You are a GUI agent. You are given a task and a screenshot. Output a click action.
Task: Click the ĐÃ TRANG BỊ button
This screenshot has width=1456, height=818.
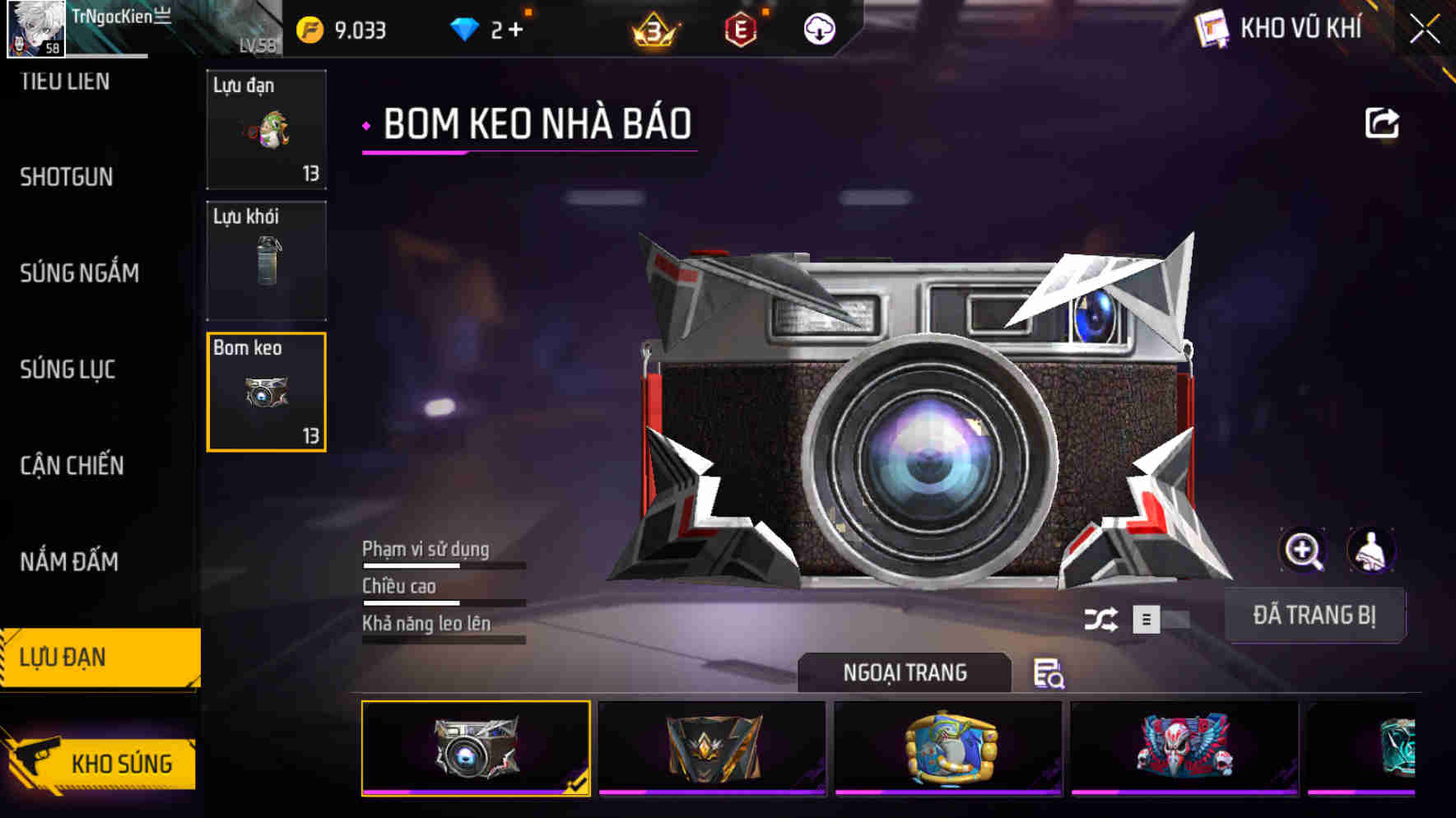point(1315,615)
